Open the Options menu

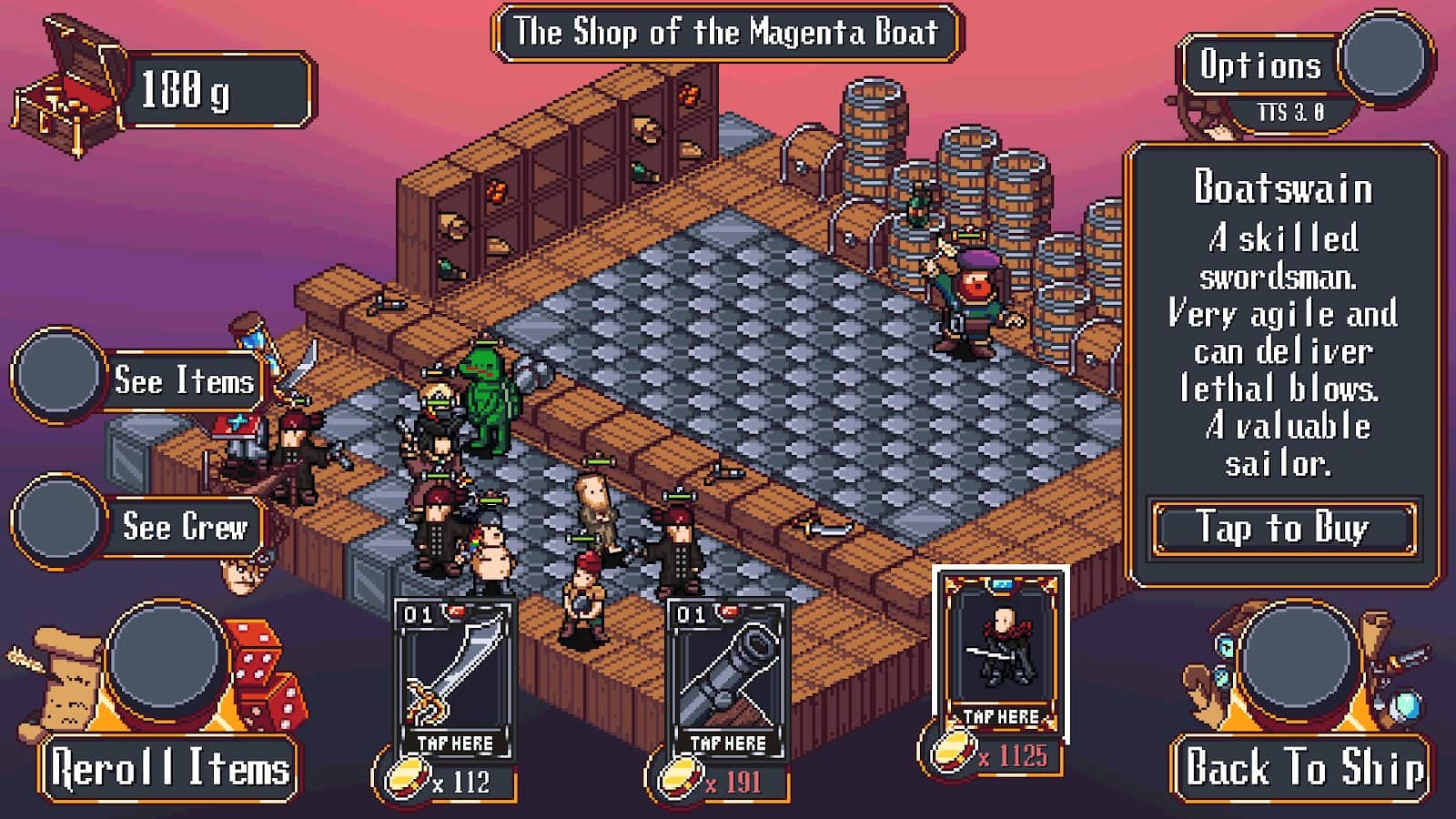pyautogui.click(x=1260, y=66)
